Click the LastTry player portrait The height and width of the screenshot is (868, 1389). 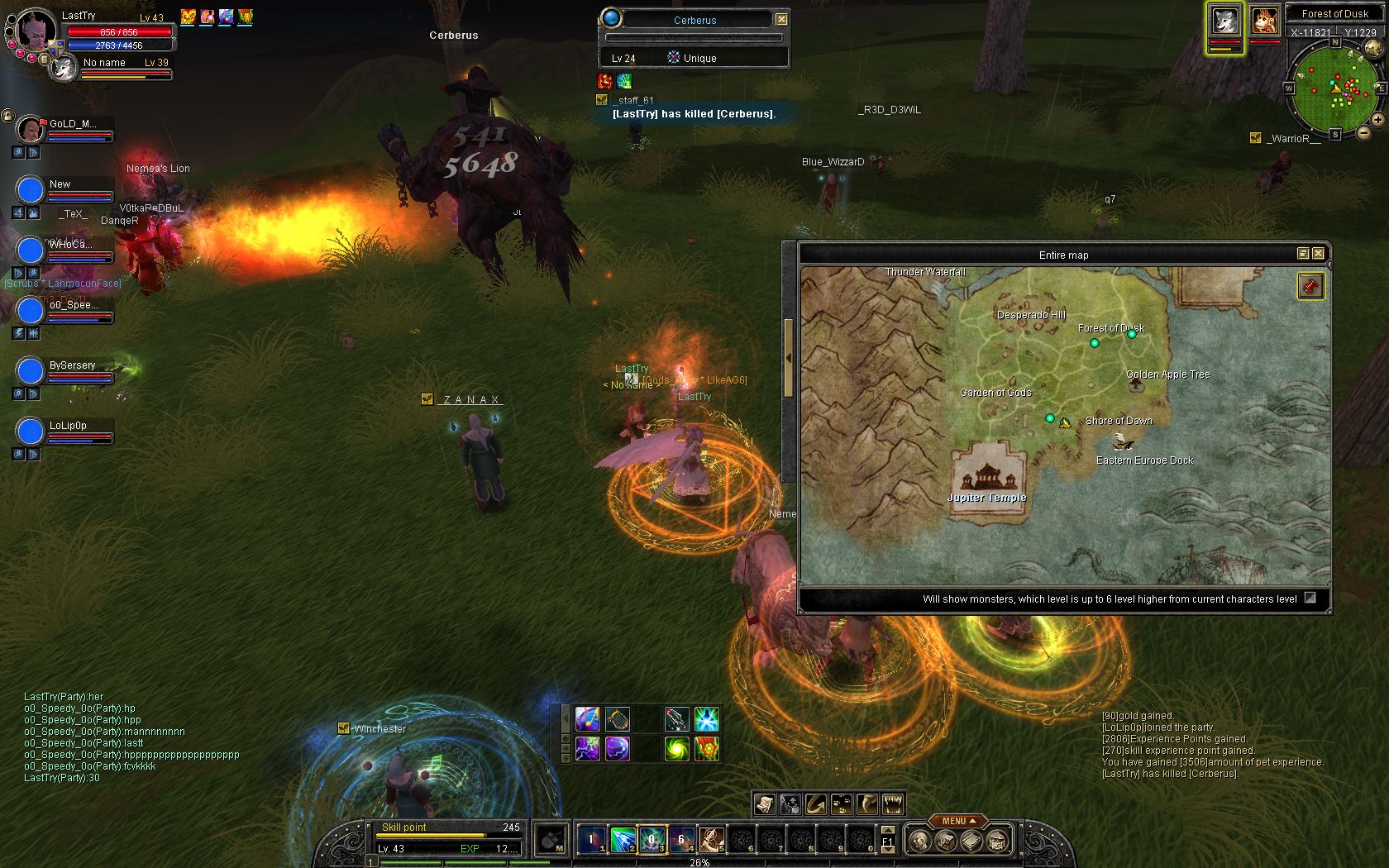(x=36, y=31)
